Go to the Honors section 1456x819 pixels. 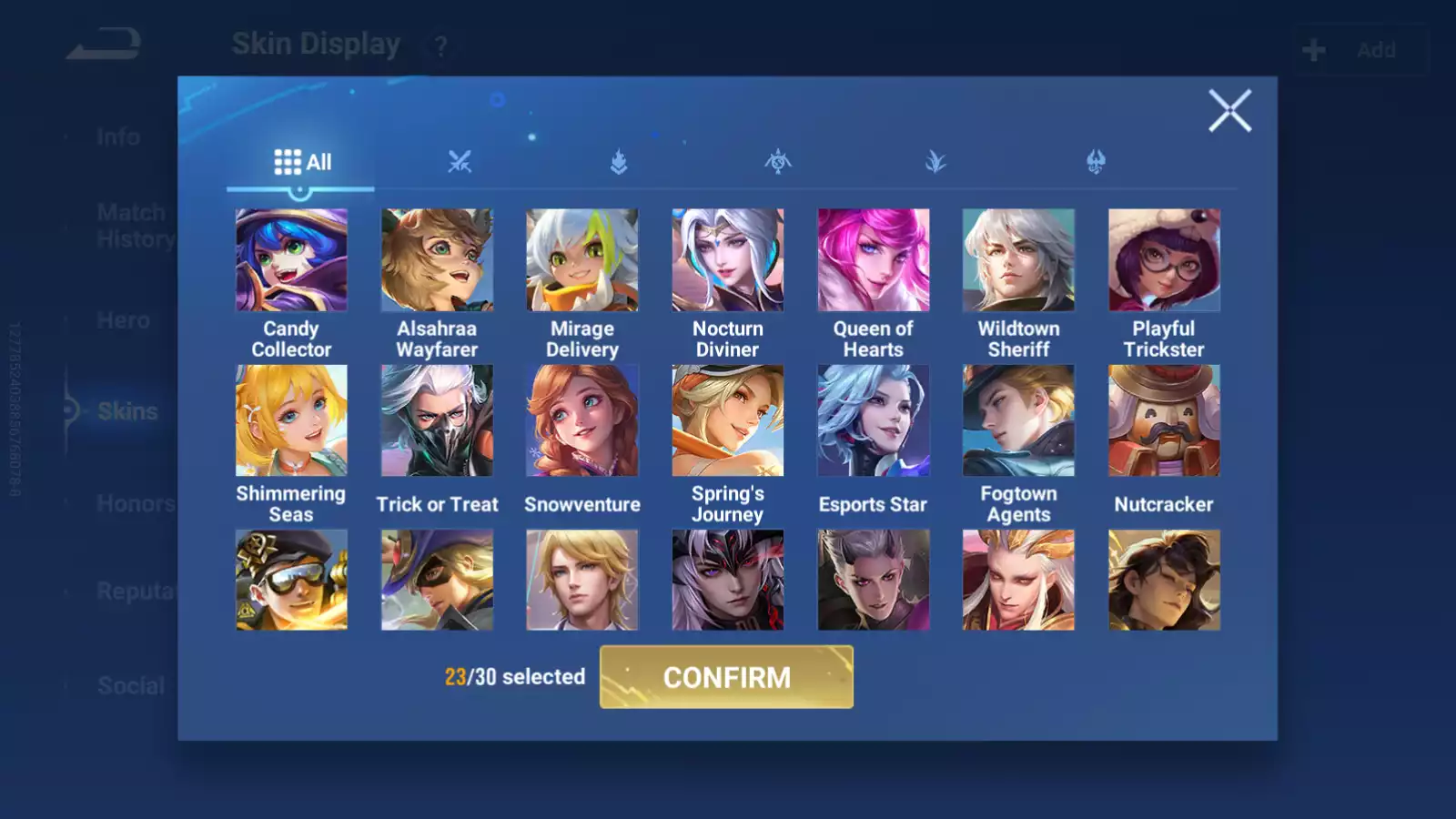click(136, 503)
